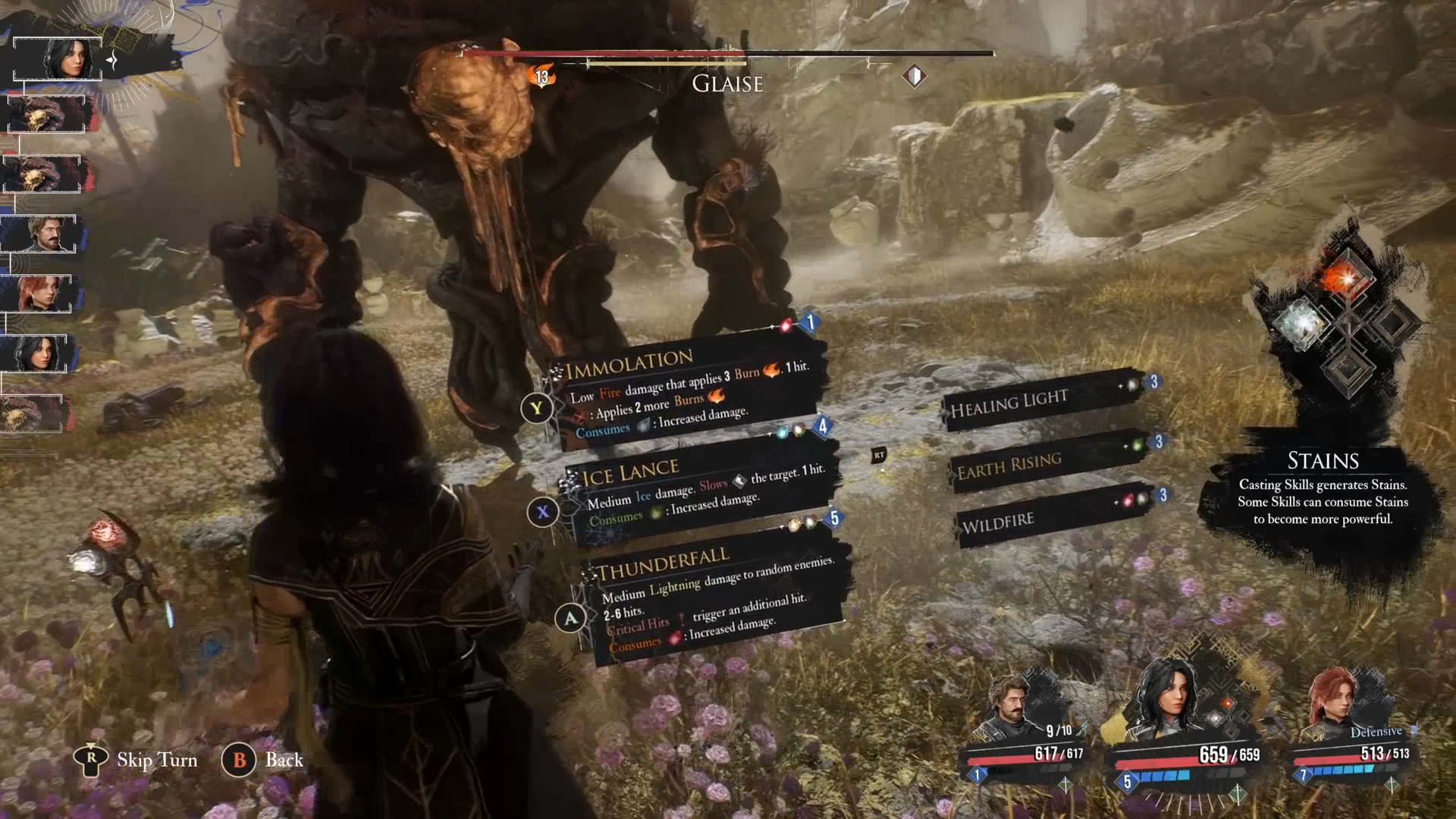This screenshot has height=819, width=1456.
Task: Click the shield icon beside Glaise's name
Action: pyautogui.click(x=915, y=76)
